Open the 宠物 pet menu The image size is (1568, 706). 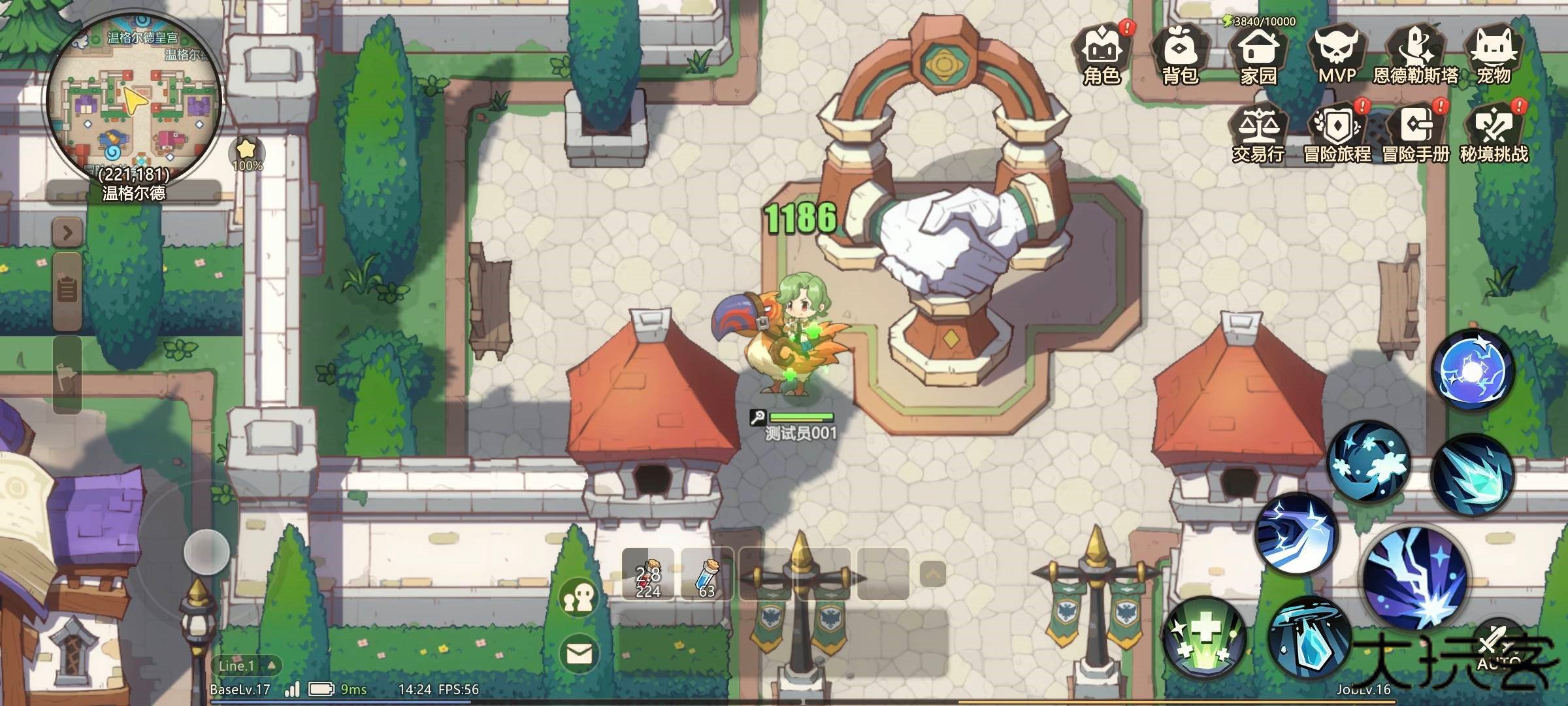point(1494,55)
